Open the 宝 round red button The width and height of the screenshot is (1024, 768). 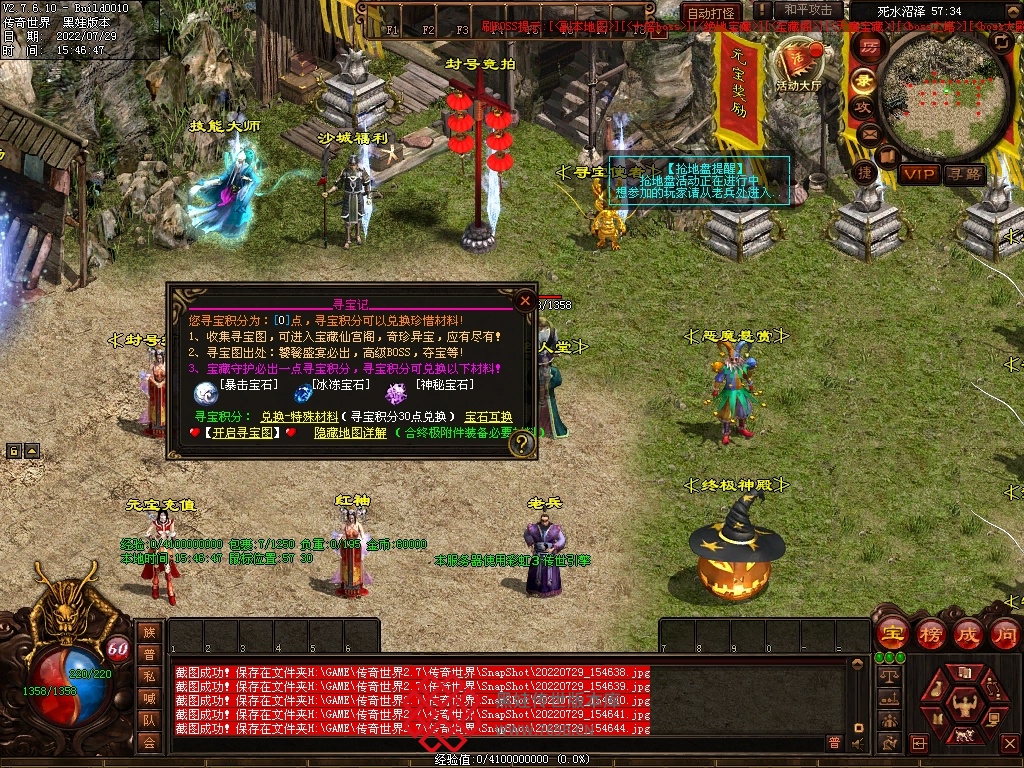pos(892,633)
